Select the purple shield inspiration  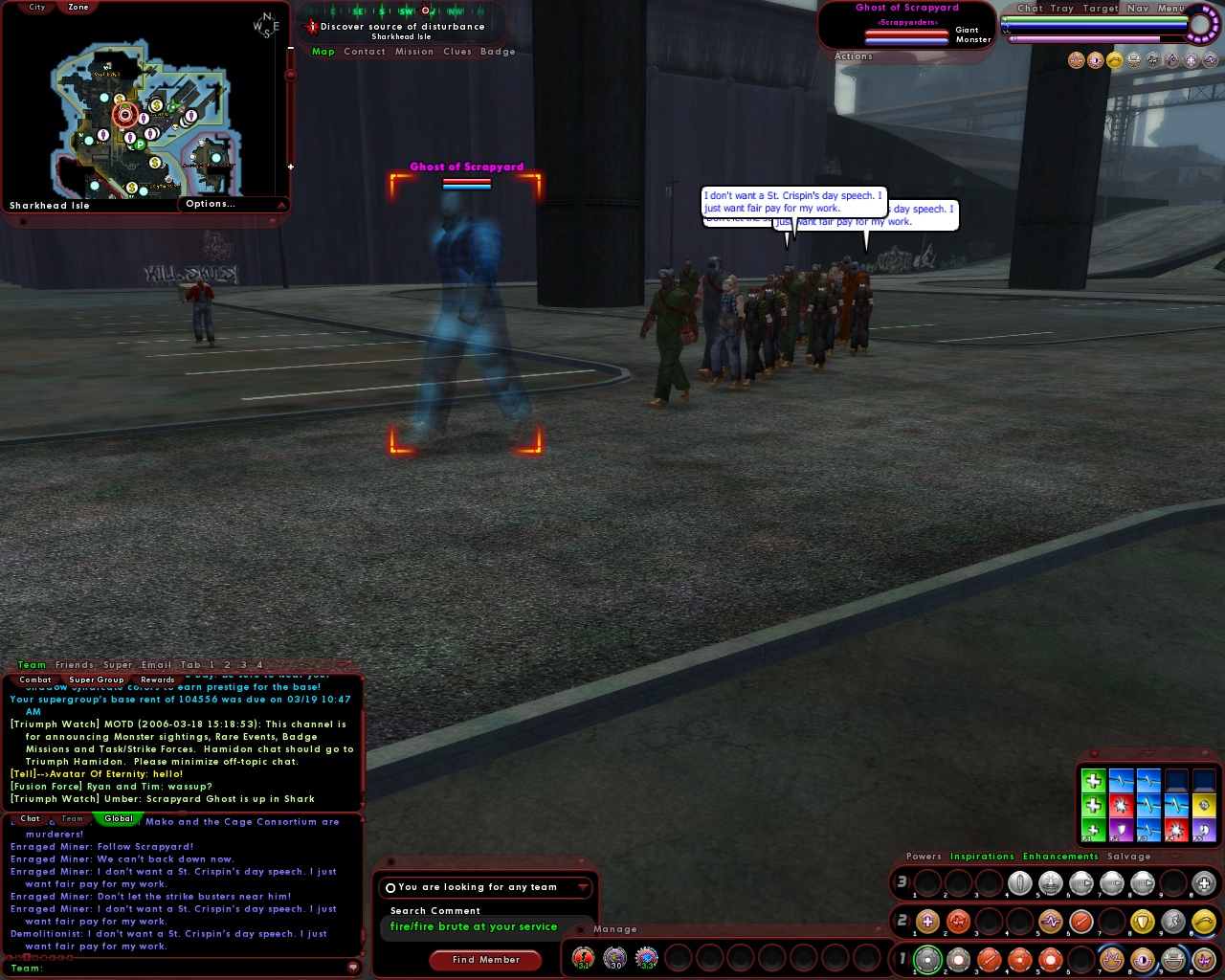(1121, 829)
